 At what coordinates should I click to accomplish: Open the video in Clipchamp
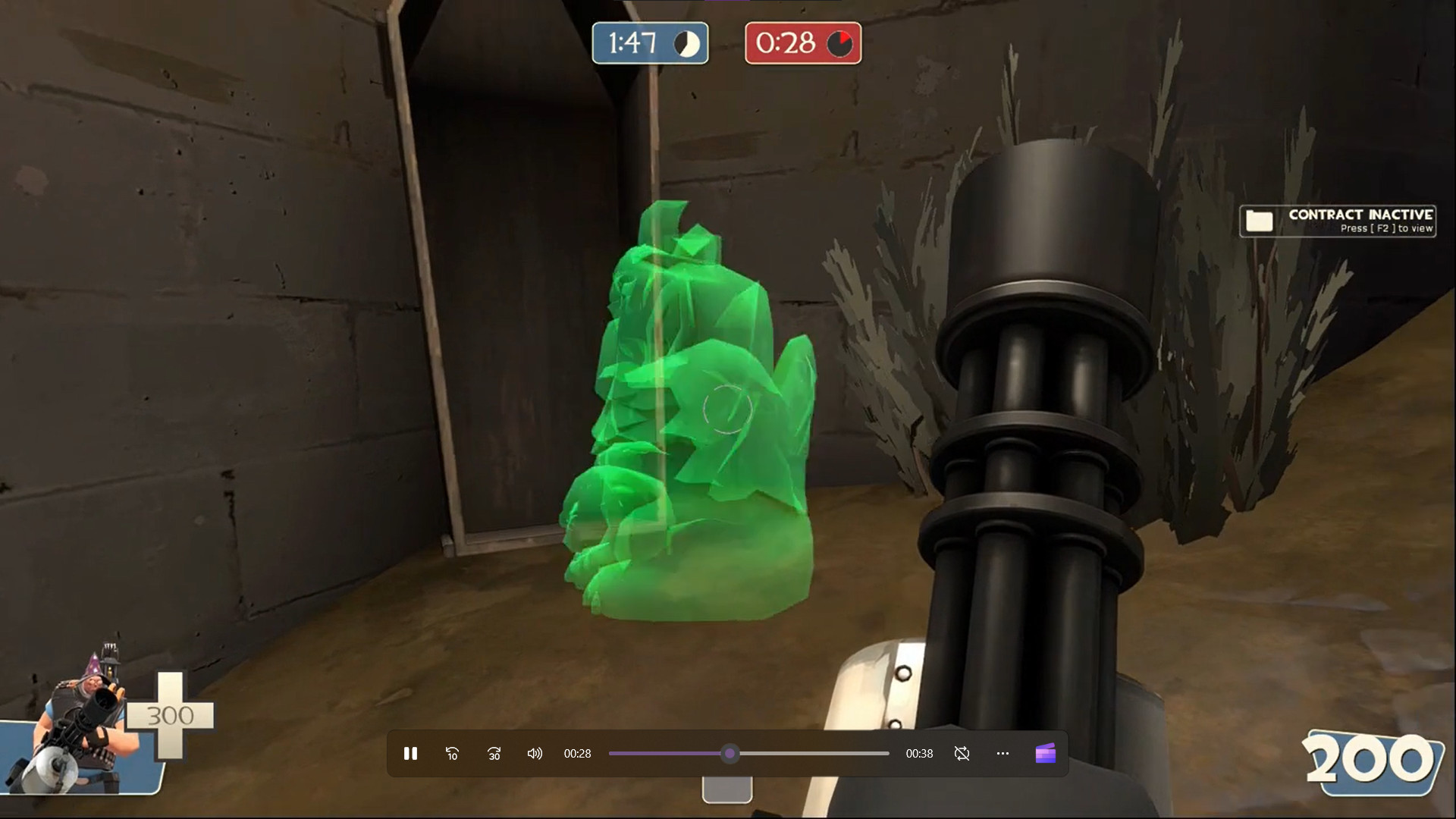1046,753
